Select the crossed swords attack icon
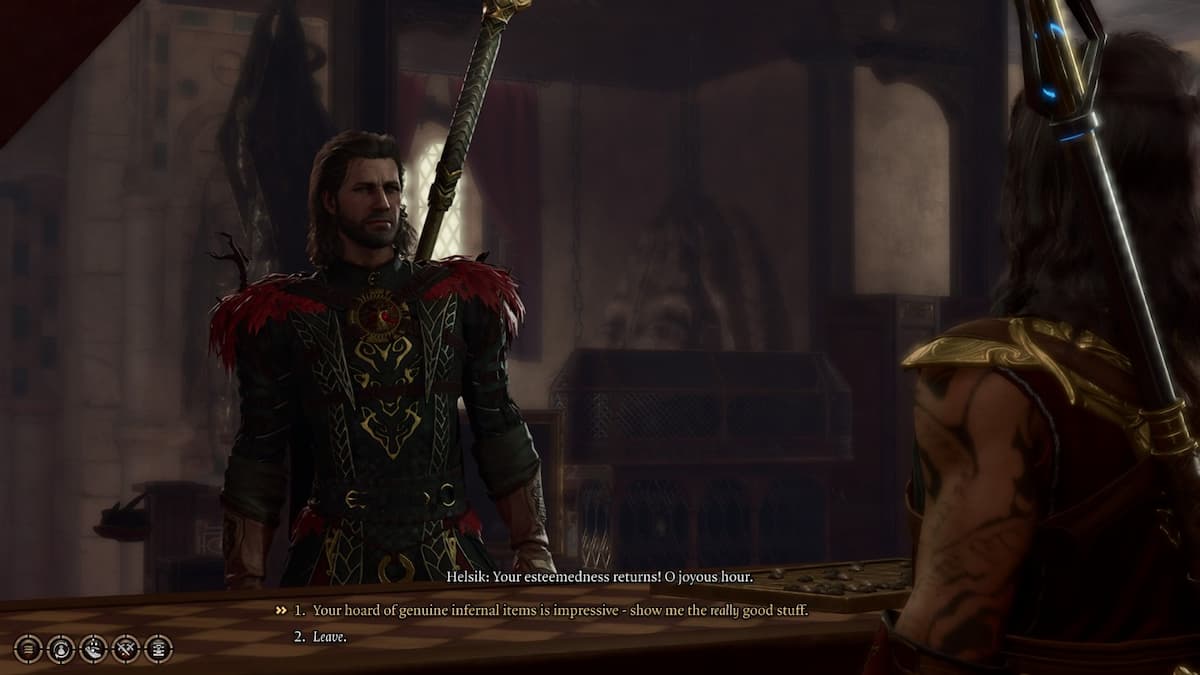Screen dimensions: 1200x675 coord(126,649)
